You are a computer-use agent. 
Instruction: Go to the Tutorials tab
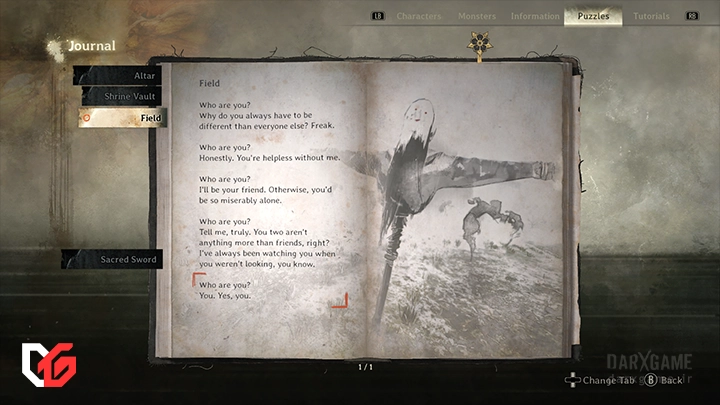651,16
